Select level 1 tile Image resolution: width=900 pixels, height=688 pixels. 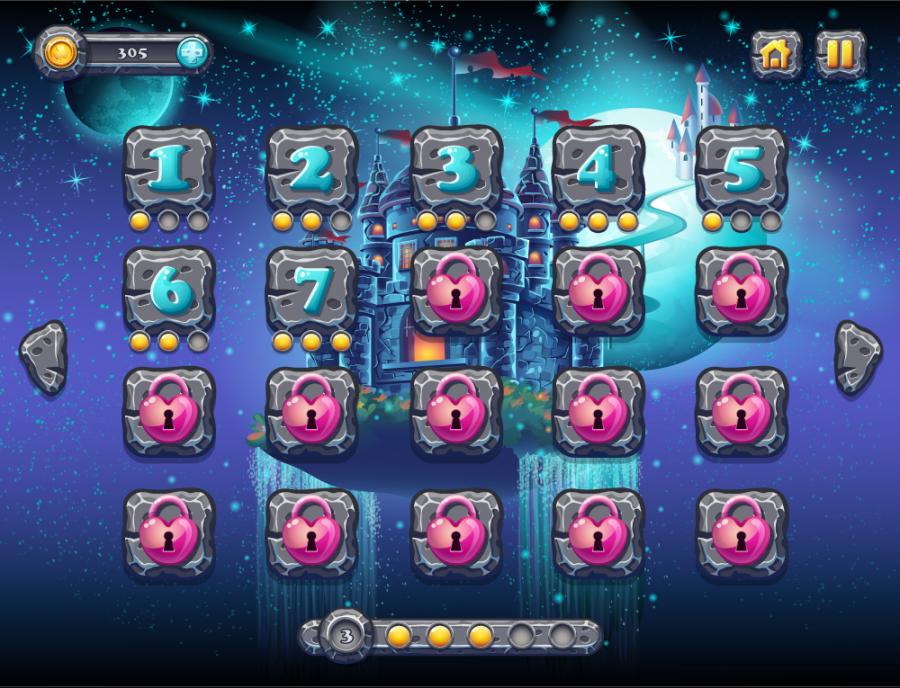[168, 168]
